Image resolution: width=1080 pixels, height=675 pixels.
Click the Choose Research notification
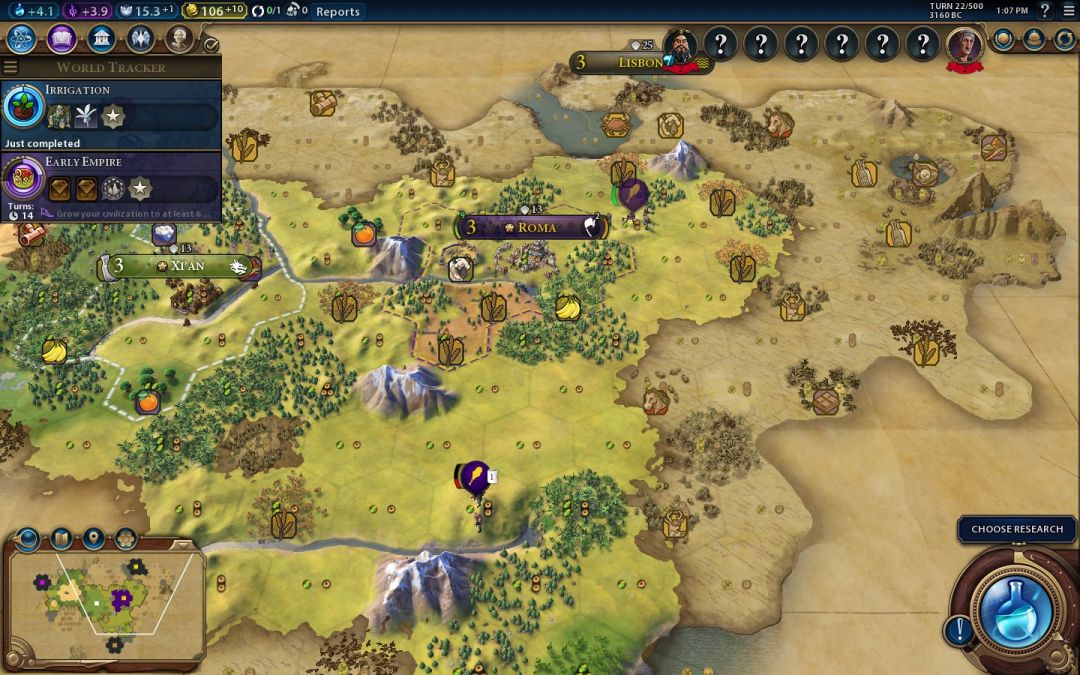click(x=1017, y=529)
